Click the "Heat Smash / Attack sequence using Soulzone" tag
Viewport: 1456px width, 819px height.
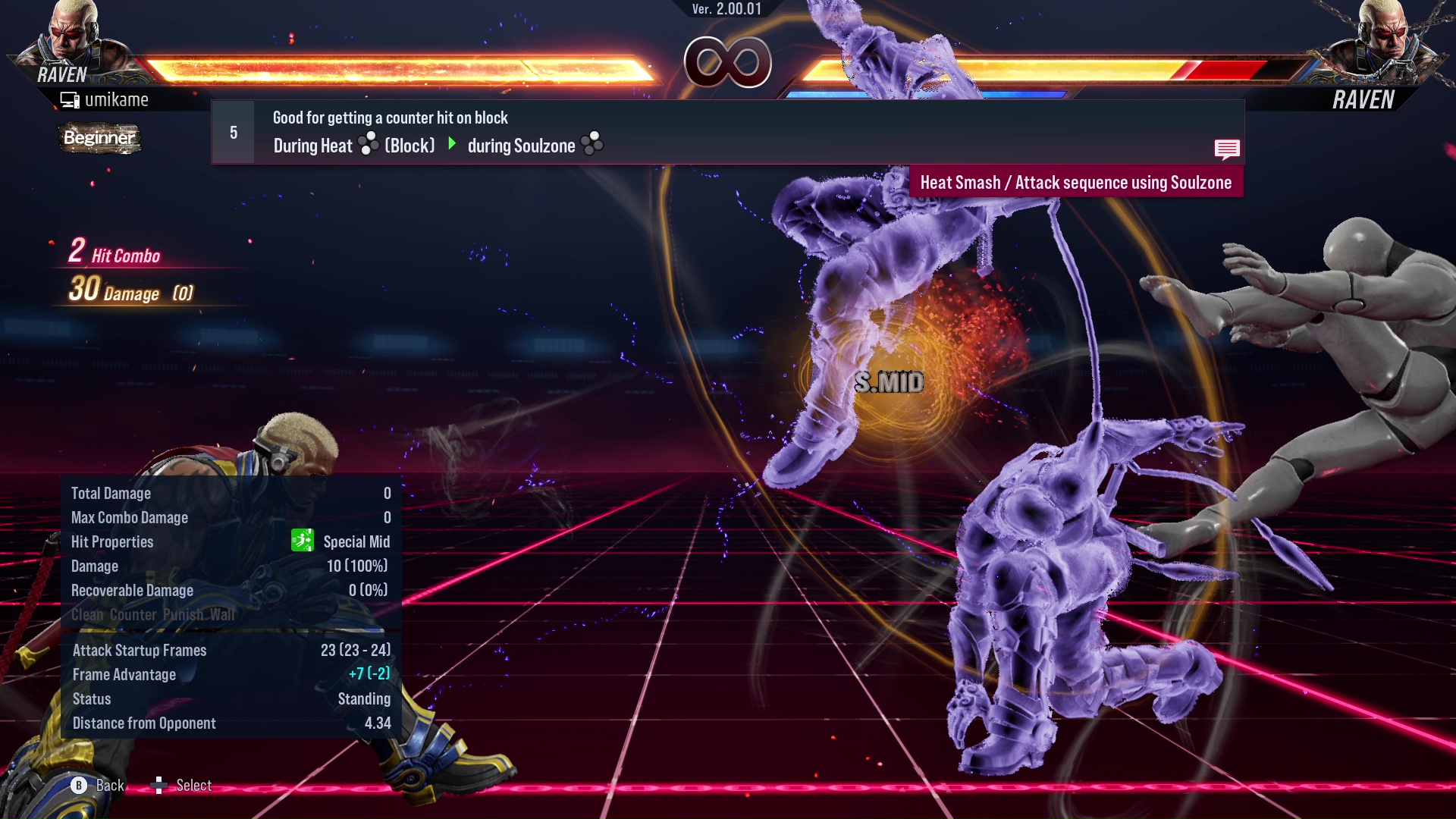click(x=1075, y=183)
